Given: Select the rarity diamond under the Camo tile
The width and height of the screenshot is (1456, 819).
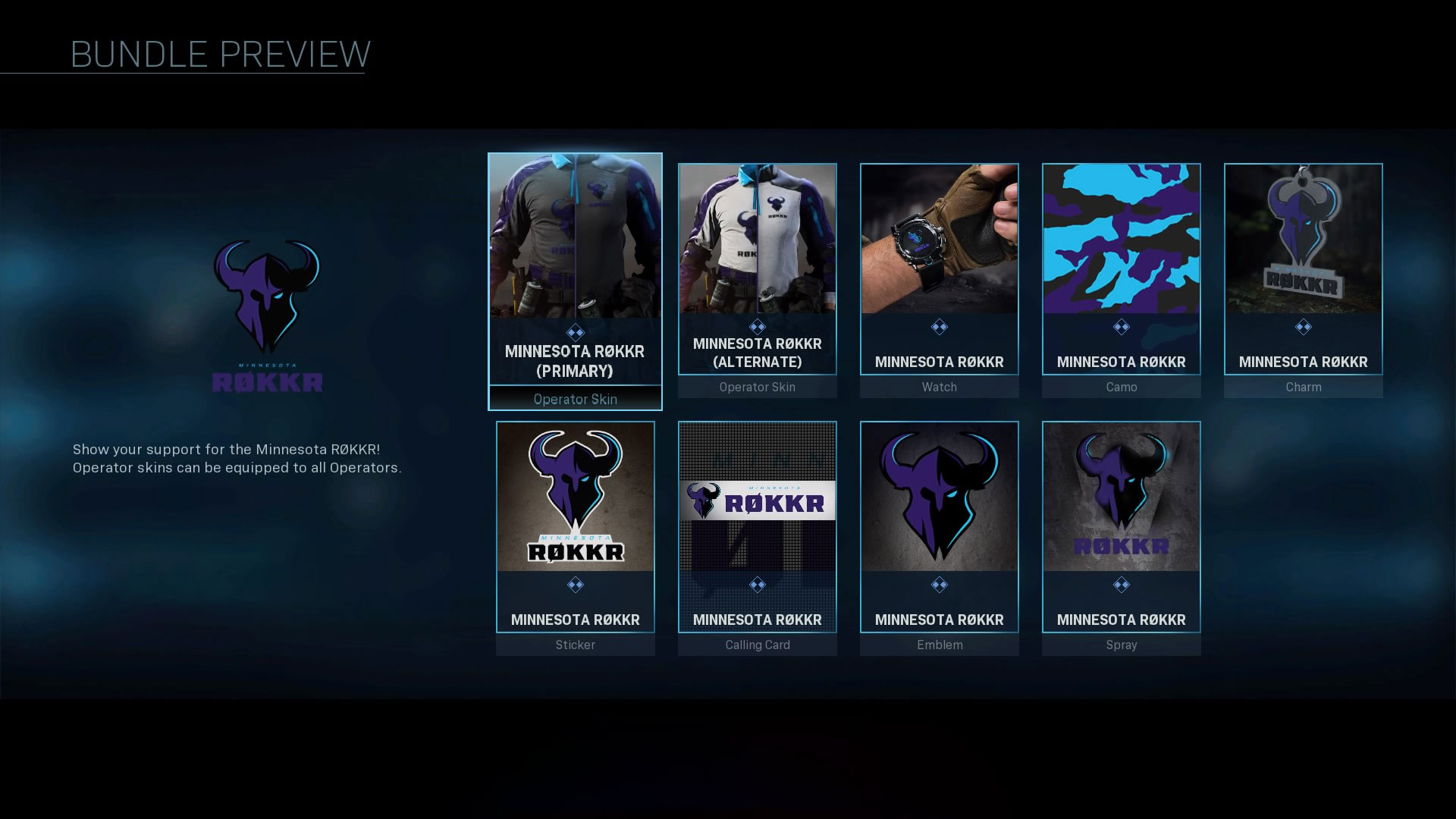Looking at the screenshot, I should coord(1121,326).
